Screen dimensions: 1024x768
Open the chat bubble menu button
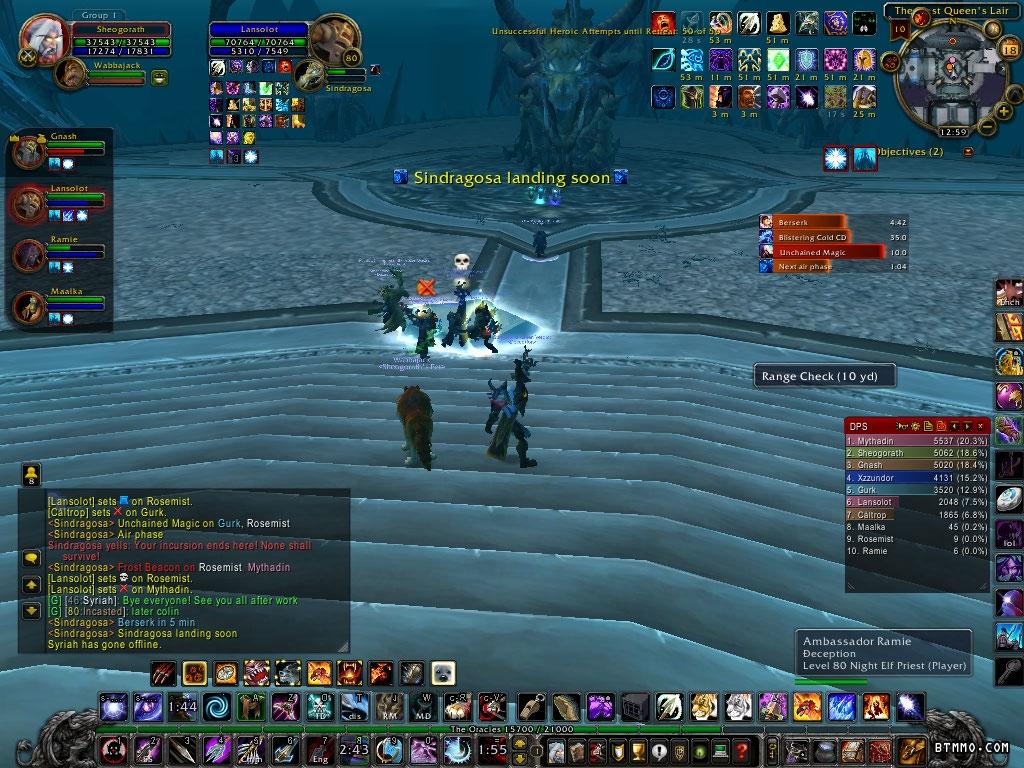[x=31, y=559]
